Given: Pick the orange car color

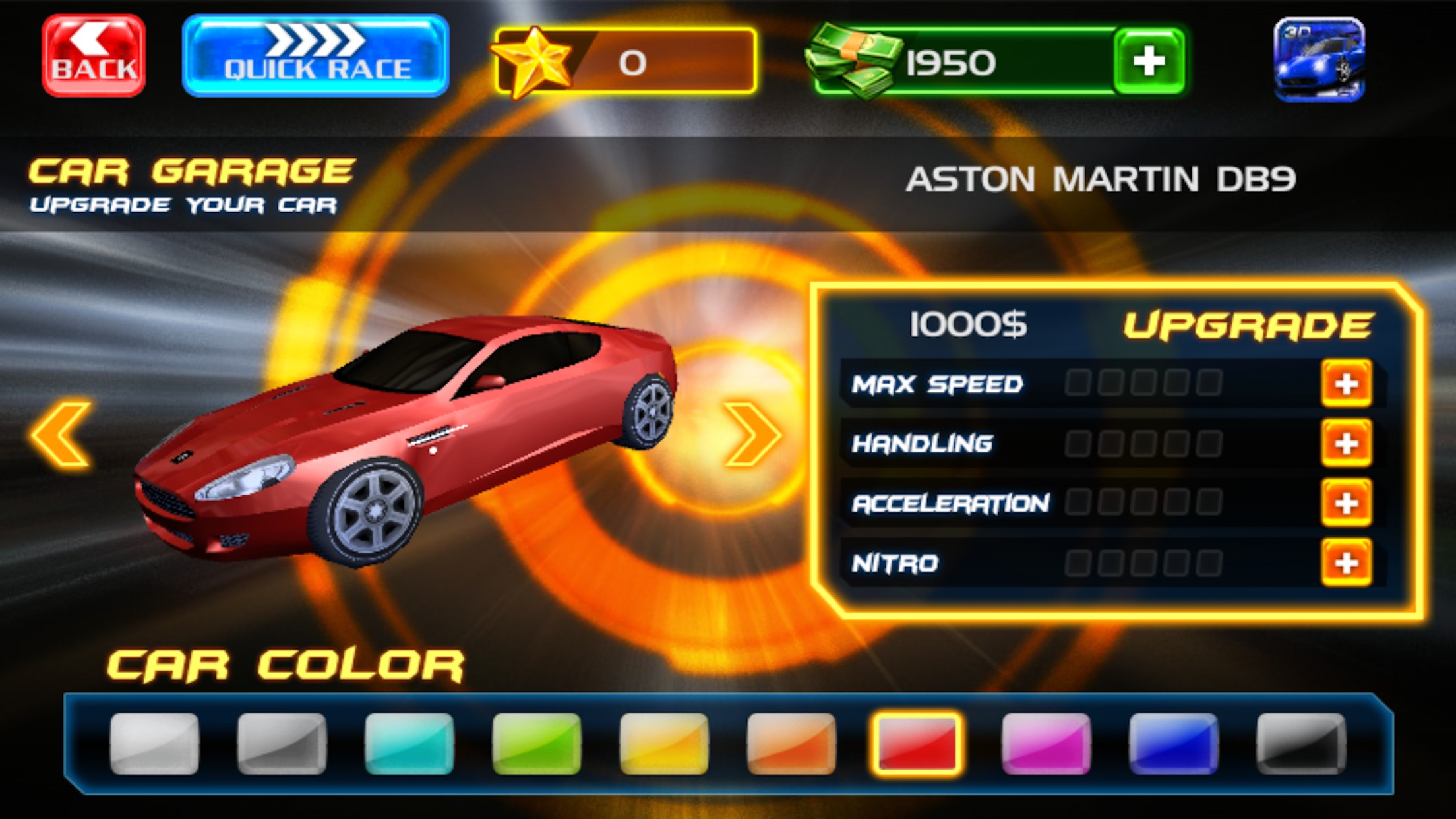Looking at the screenshot, I should tap(791, 743).
